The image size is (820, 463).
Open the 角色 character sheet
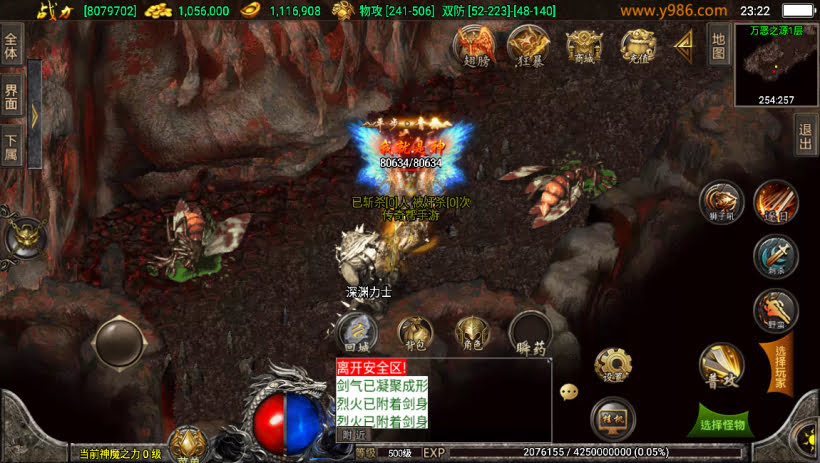tap(472, 332)
